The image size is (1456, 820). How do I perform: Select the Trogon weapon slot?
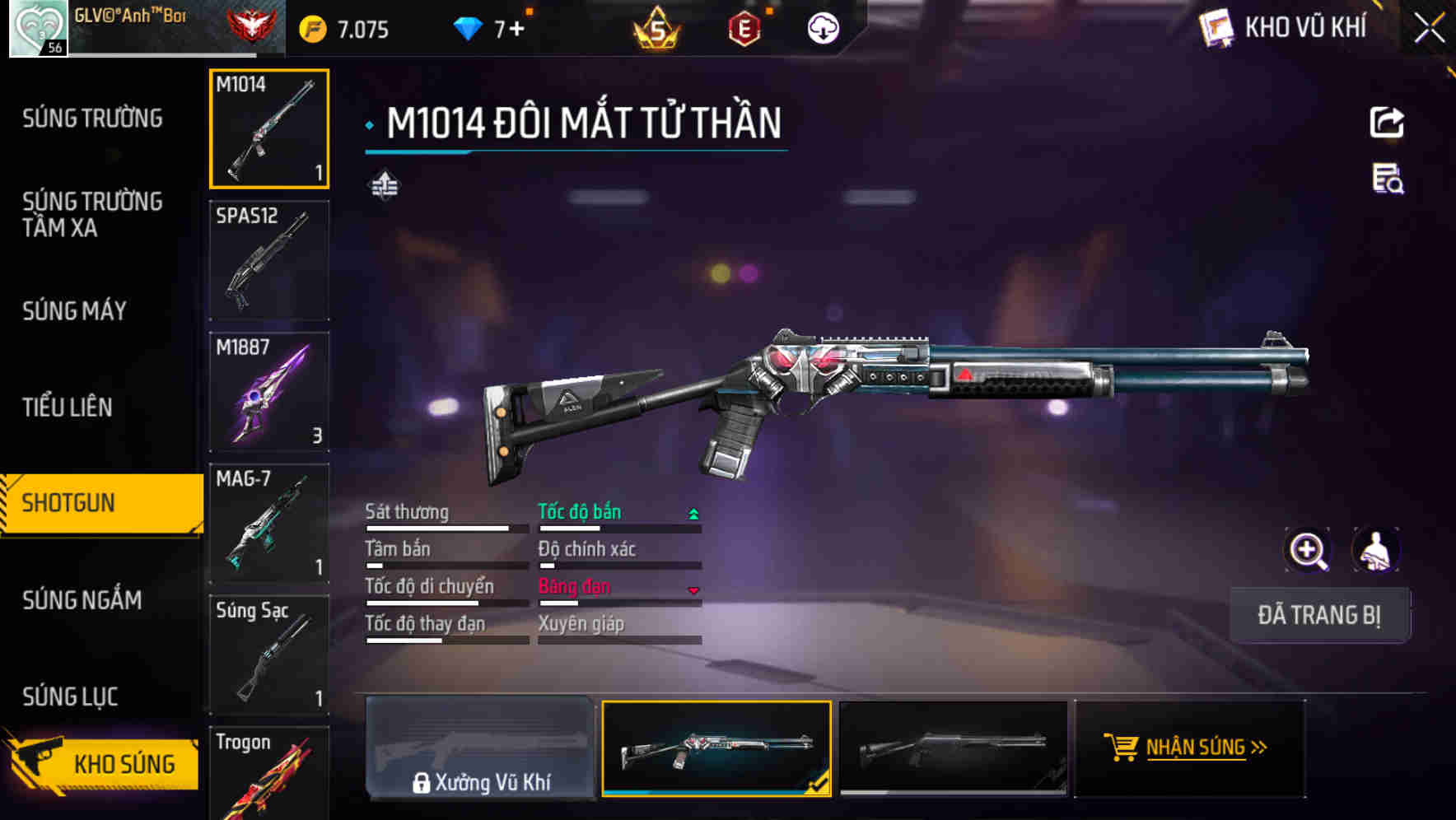point(269,774)
